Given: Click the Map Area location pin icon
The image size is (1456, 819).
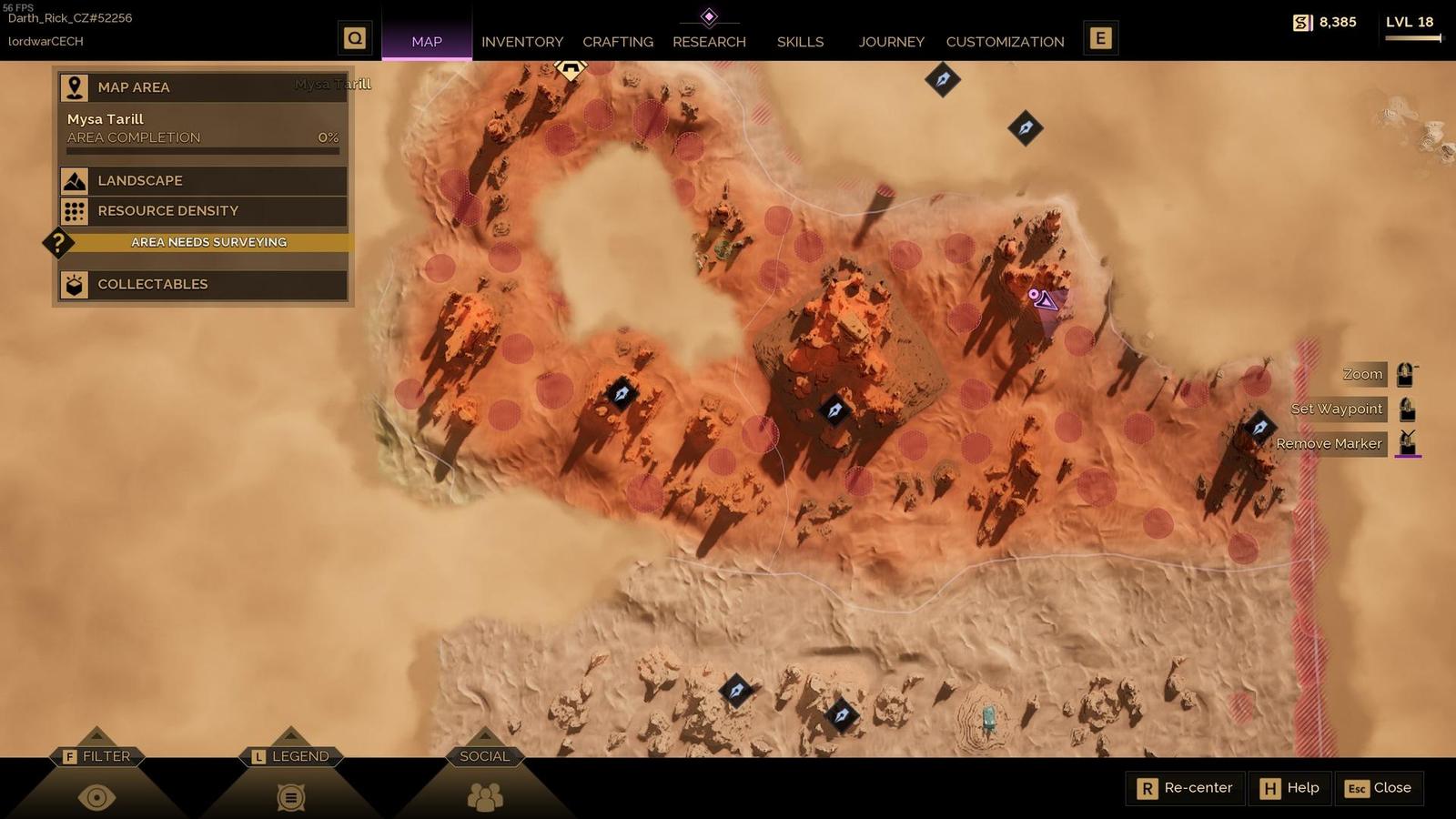Looking at the screenshot, I should pos(73,86).
